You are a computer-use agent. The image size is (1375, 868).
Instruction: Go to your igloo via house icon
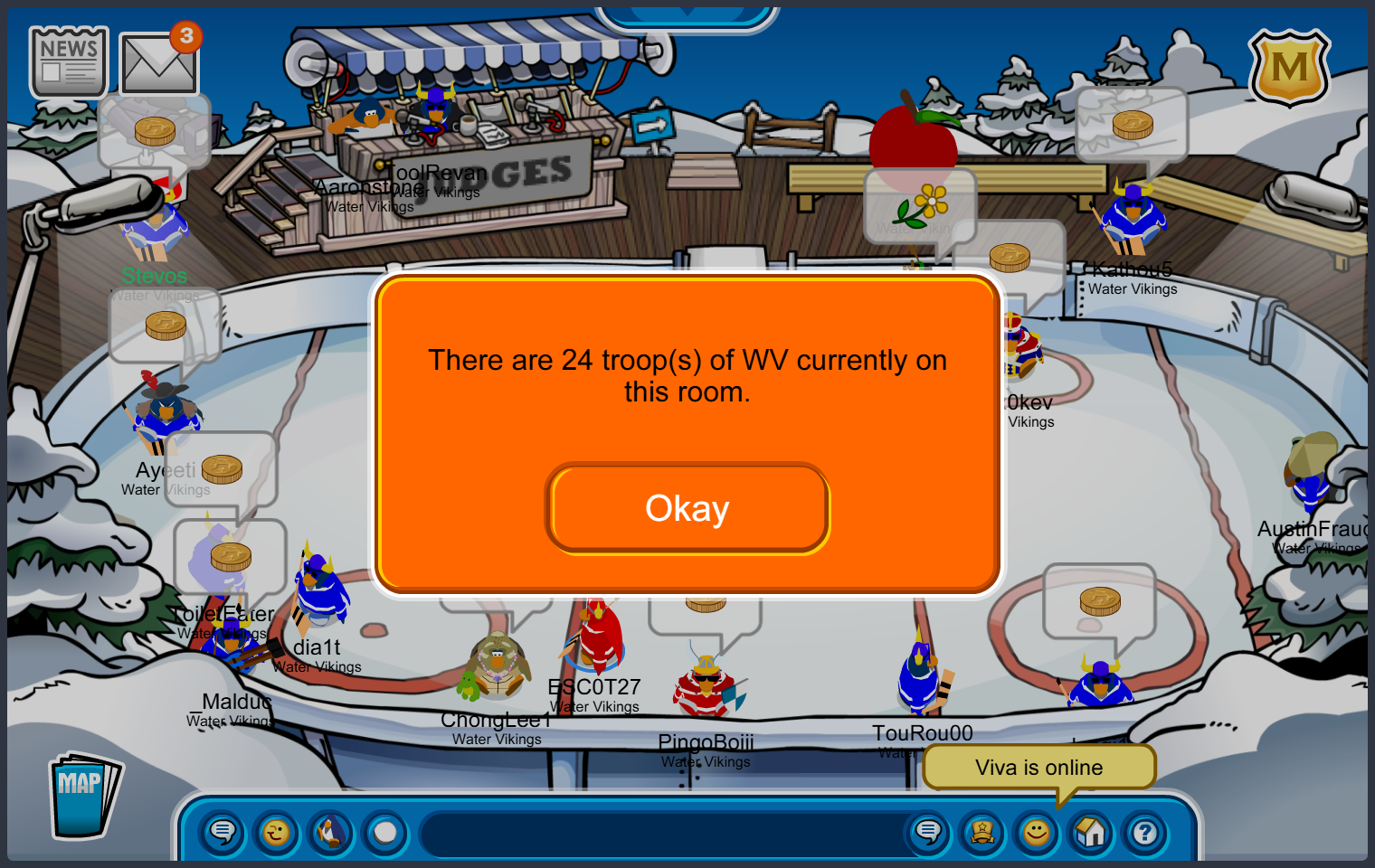(x=1091, y=832)
